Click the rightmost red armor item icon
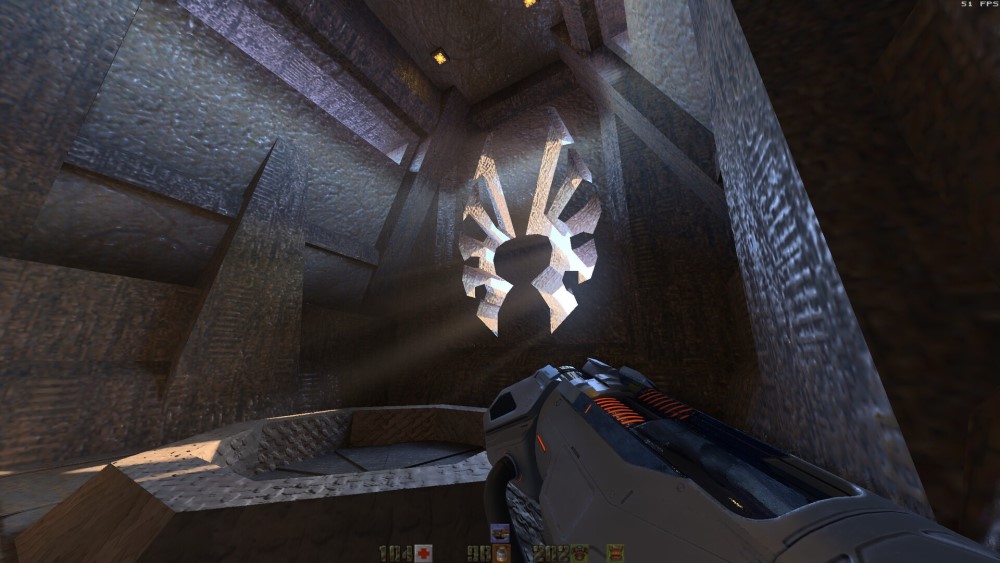 click(615, 552)
